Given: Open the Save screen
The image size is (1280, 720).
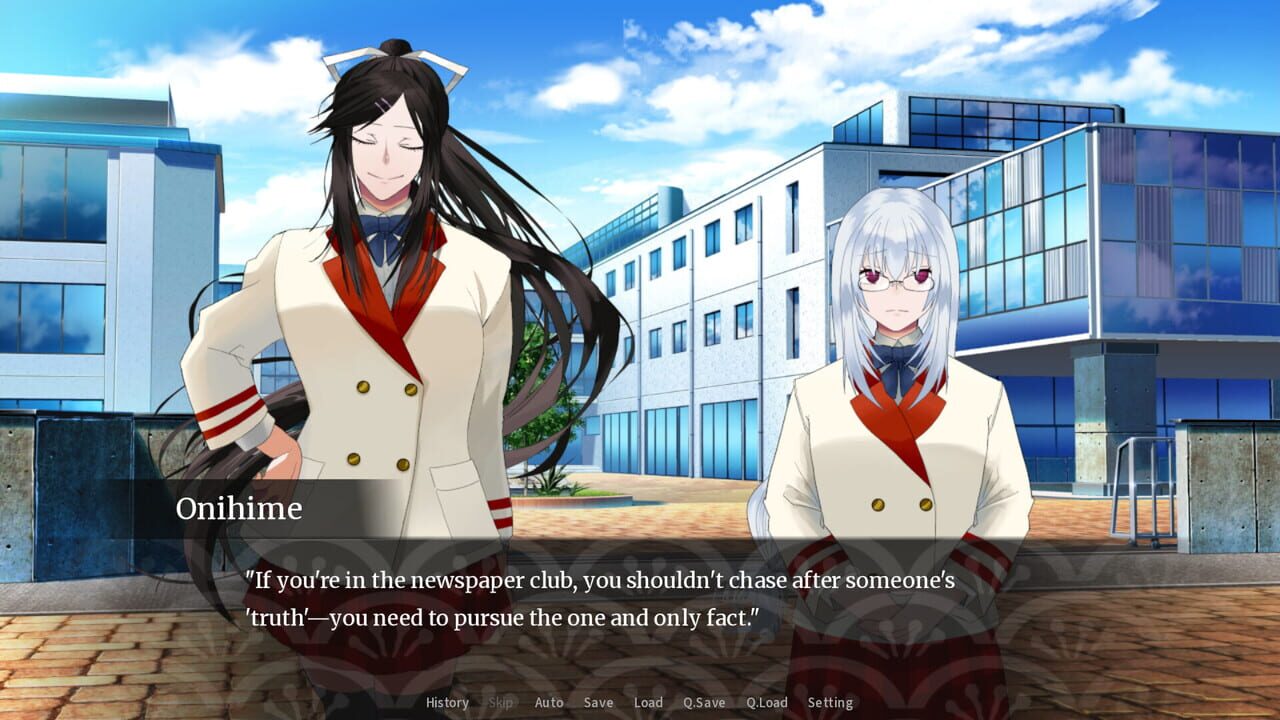Looking at the screenshot, I should tap(597, 702).
